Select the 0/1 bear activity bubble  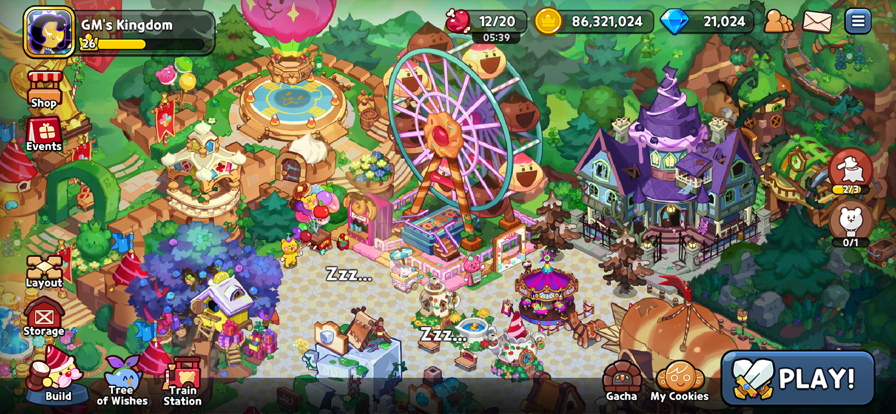[850, 222]
